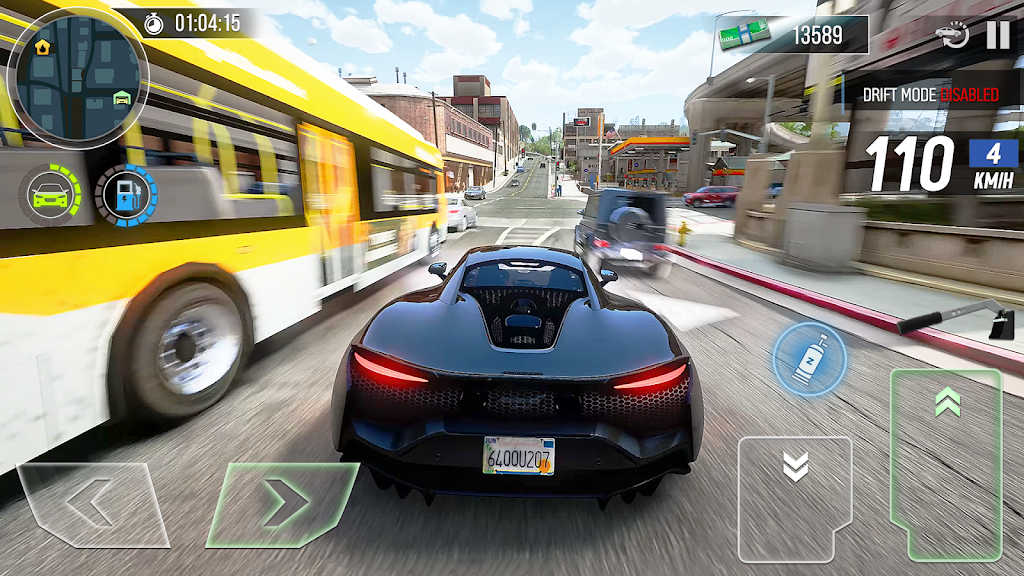
Task: Hit the brake pedal with down chevrons
Action: (x=795, y=497)
